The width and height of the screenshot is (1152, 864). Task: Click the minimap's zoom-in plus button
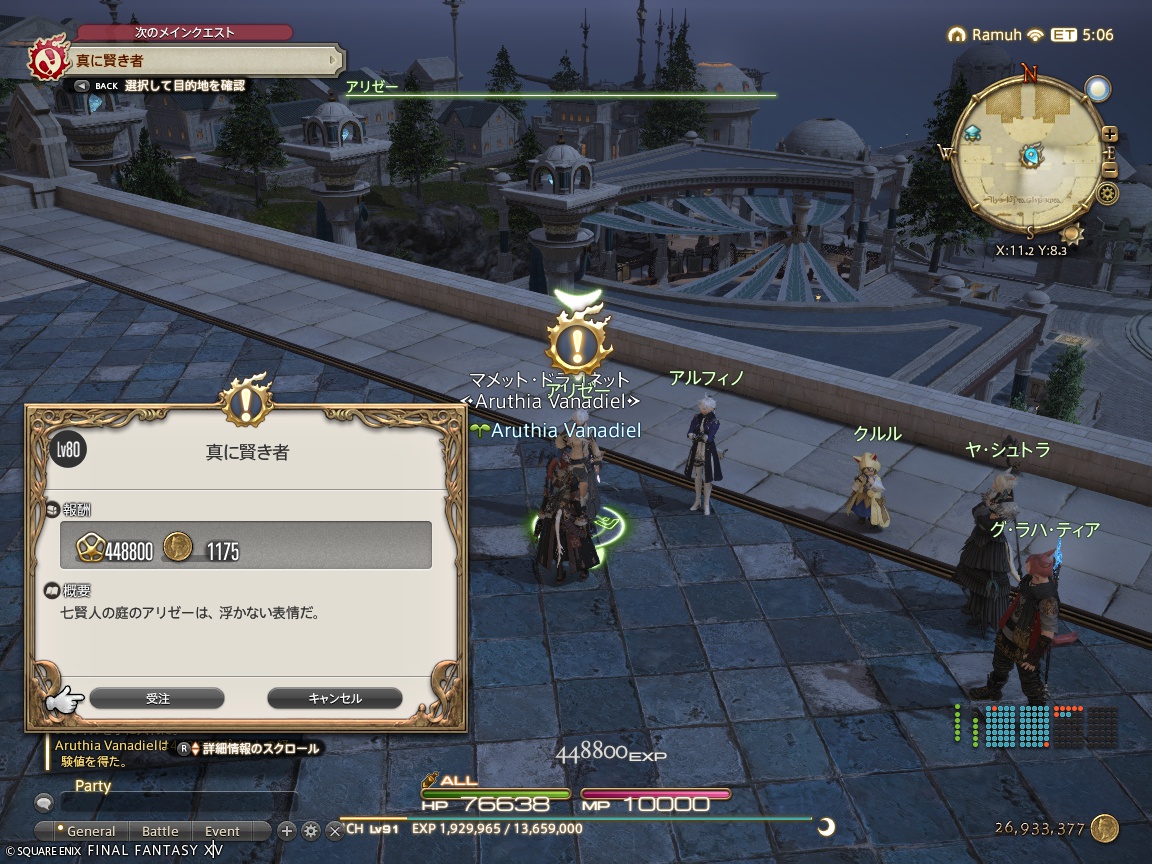[x=1109, y=134]
